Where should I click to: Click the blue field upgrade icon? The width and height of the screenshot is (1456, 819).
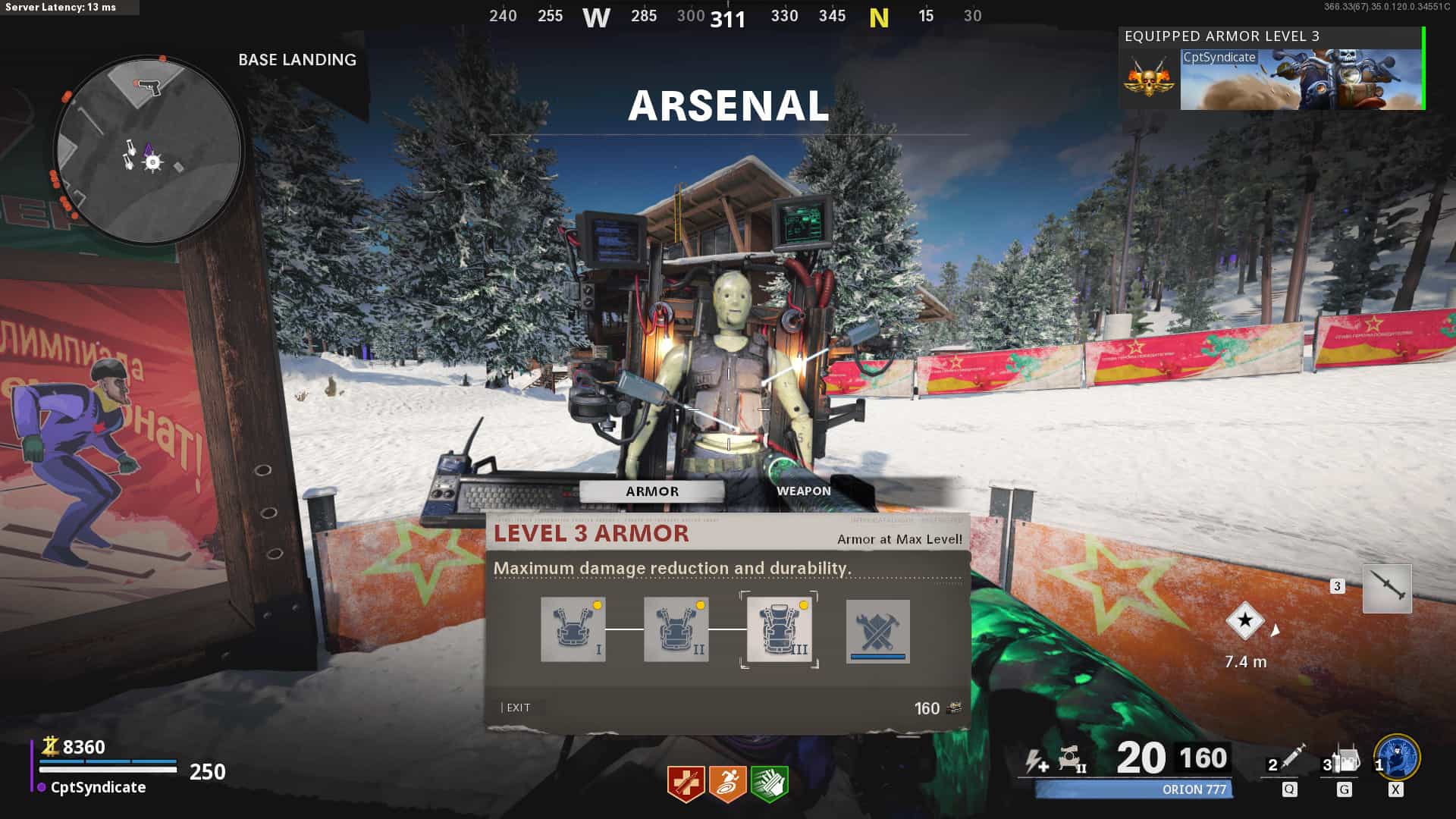tap(1397, 757)
